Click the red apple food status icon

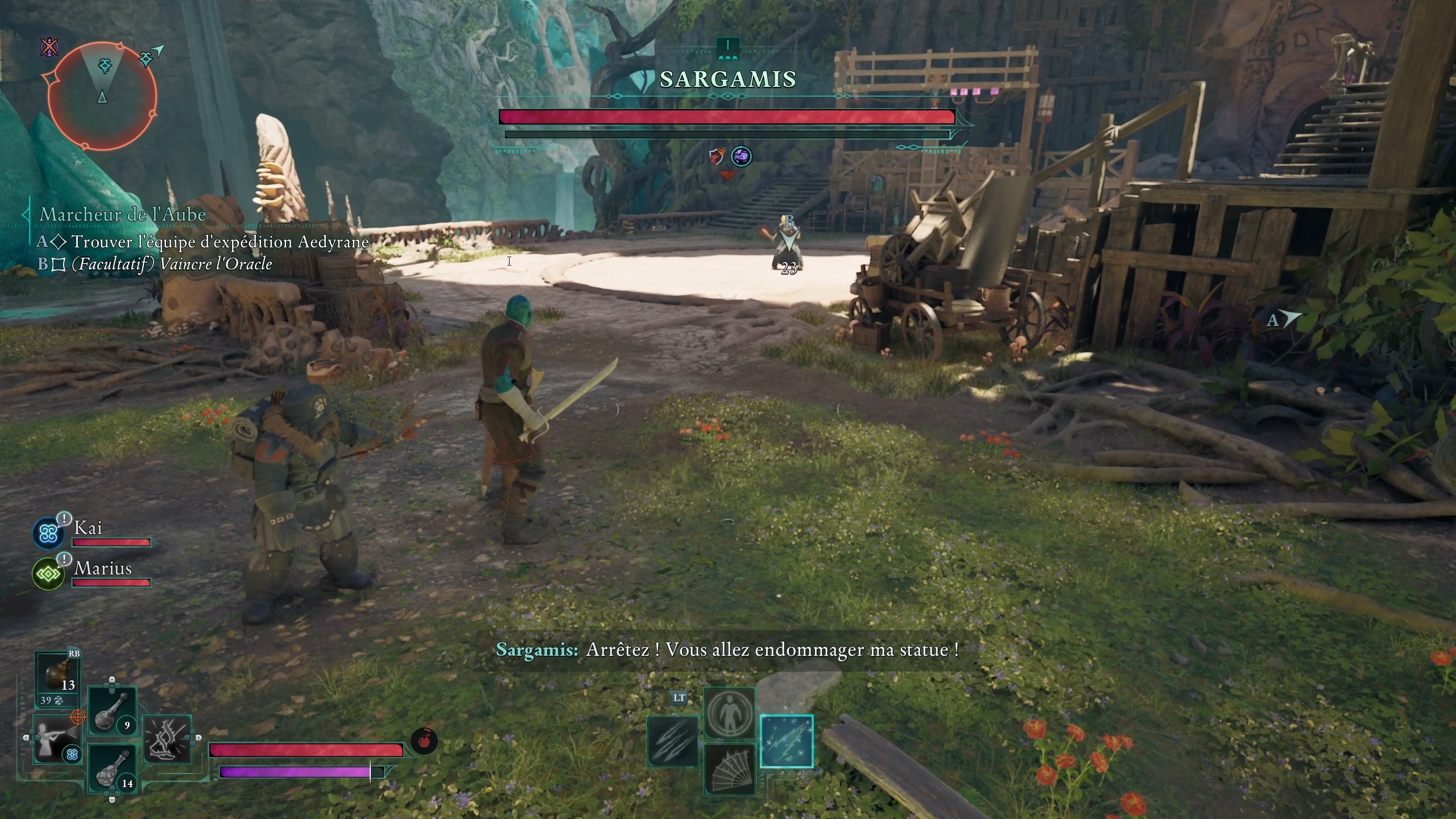pos(424,742)
